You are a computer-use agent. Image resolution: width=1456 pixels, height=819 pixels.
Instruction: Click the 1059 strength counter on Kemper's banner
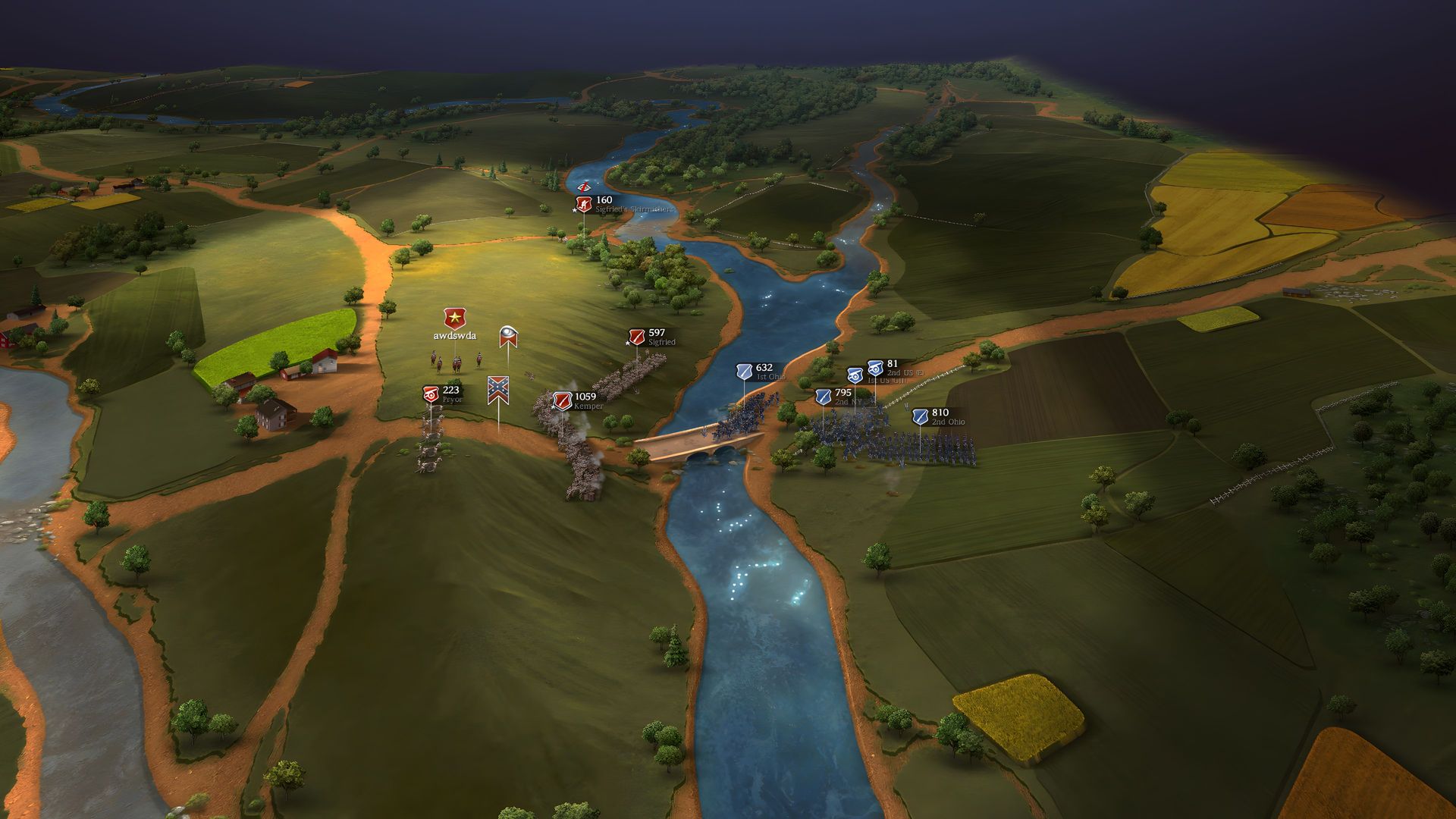tap(585, 397)
